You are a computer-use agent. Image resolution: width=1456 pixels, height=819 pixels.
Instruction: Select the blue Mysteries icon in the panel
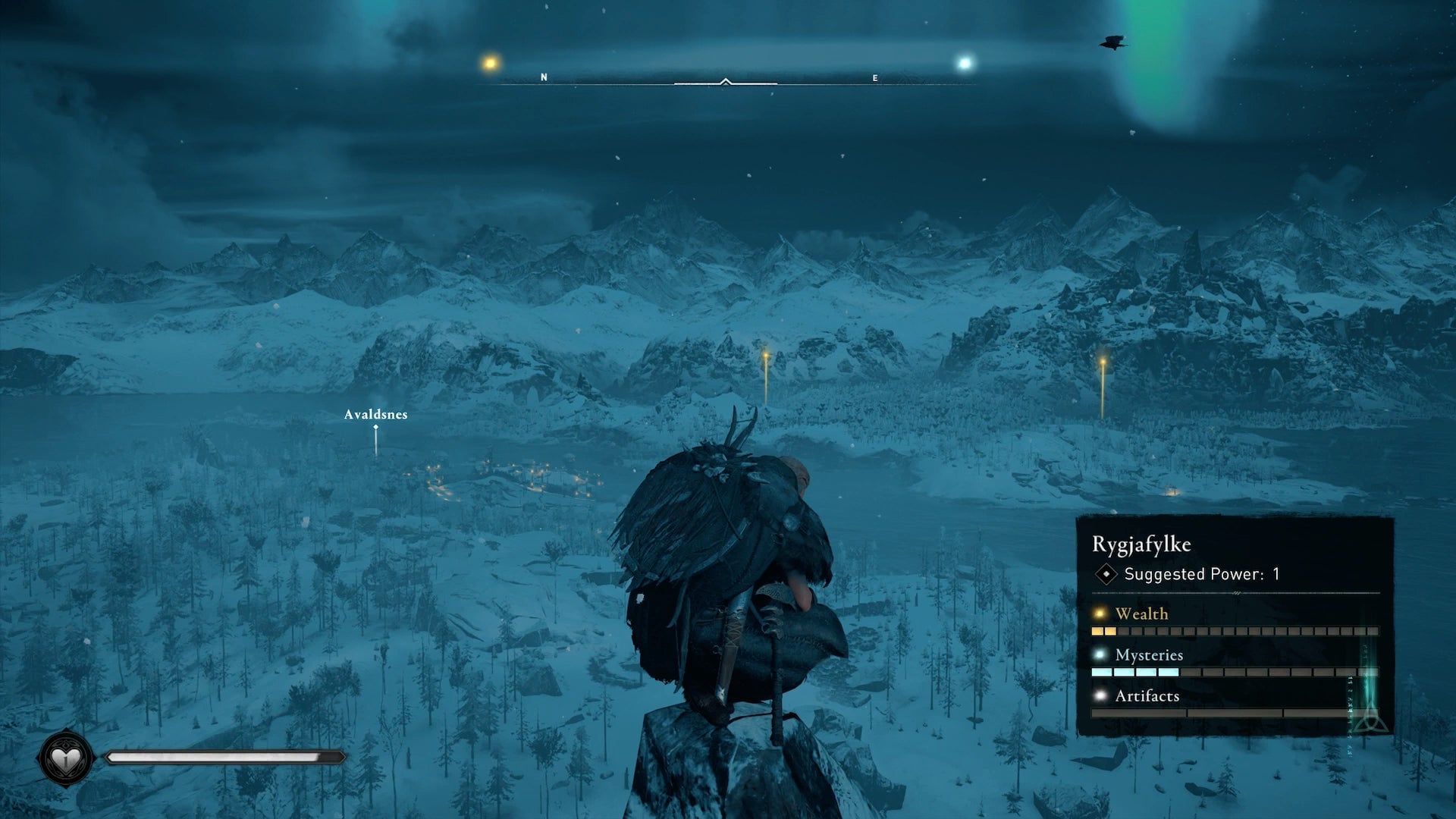click(x=1100, y=655)
